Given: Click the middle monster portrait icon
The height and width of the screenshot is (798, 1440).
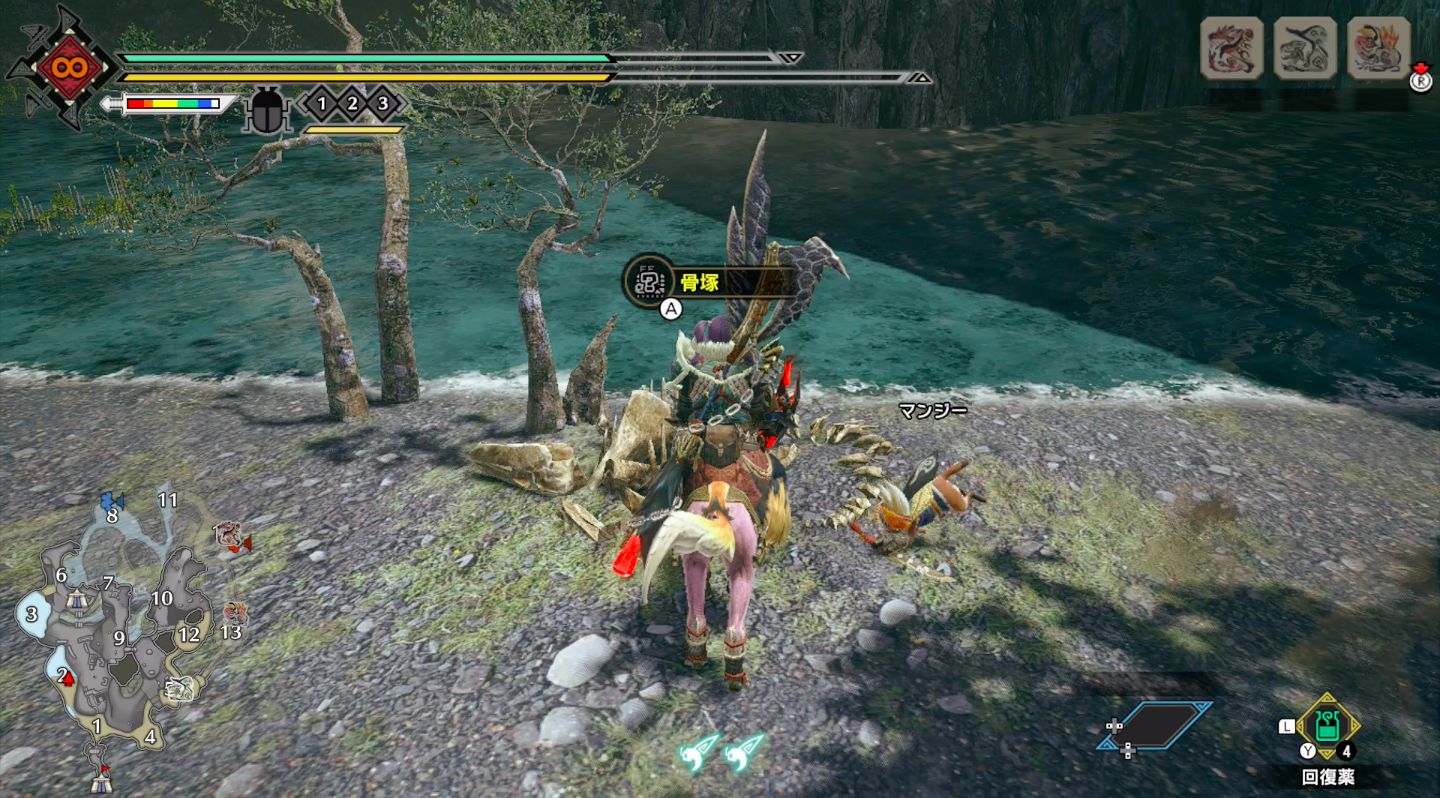Looking at the screenshot, I should tap(1305, 46).
